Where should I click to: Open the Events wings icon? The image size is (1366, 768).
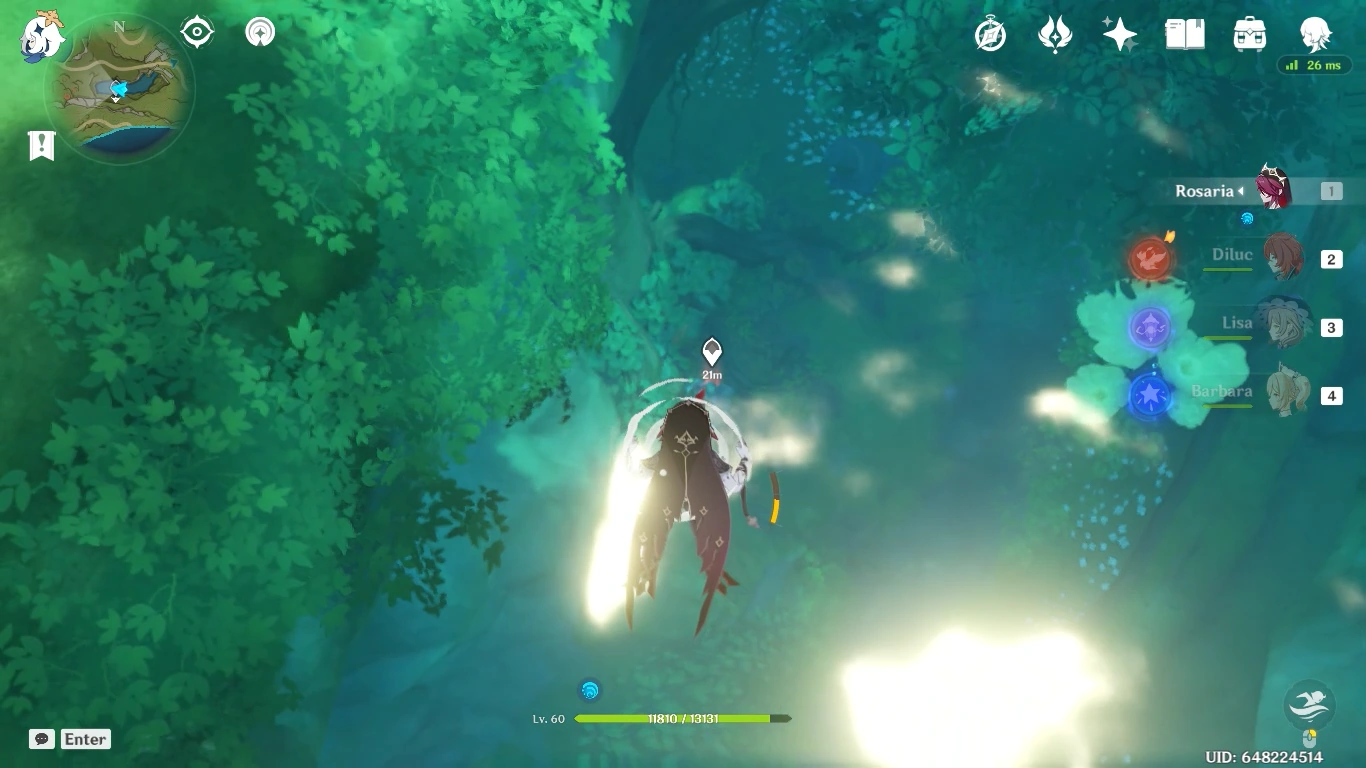[x=1057, y=33]
